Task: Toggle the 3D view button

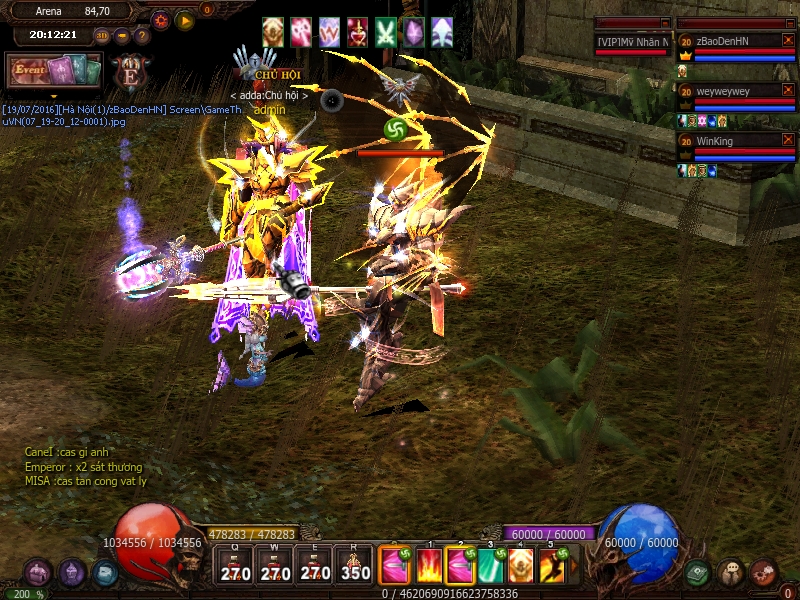Action: pos(102,36)
